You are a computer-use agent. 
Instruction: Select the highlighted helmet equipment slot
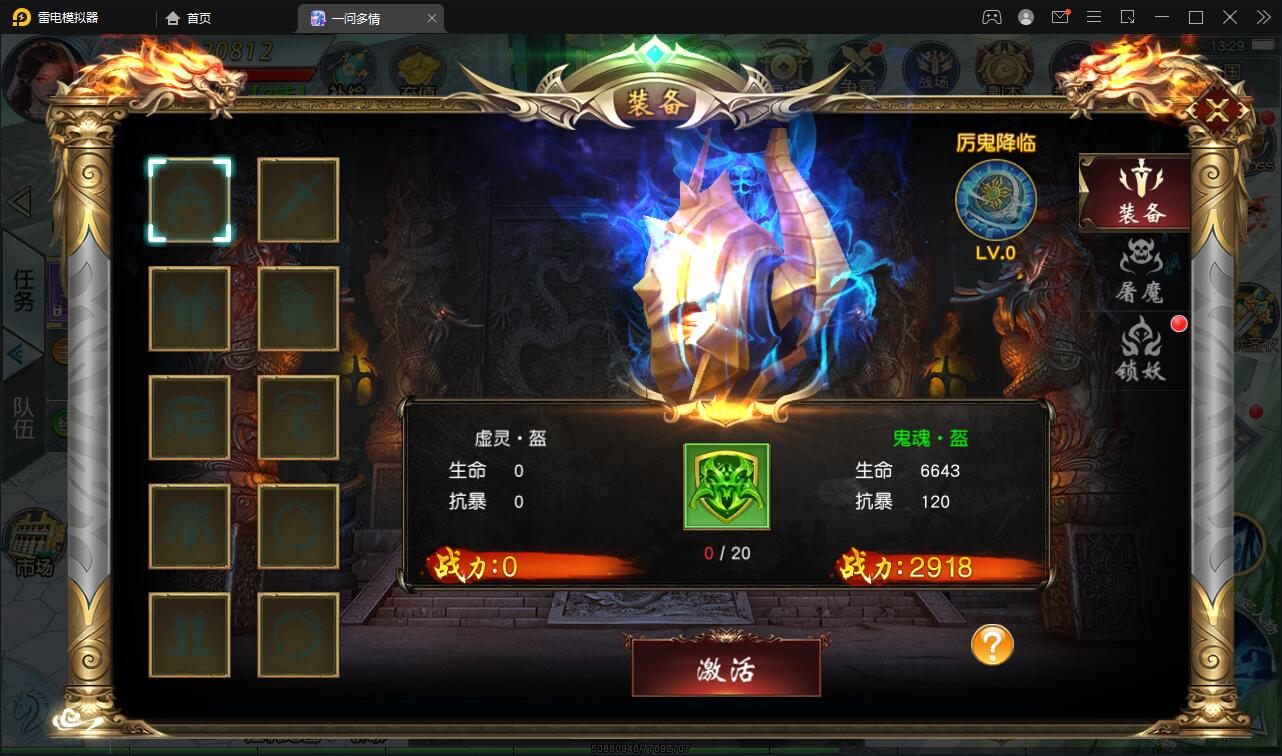click(x=190, y=199)
